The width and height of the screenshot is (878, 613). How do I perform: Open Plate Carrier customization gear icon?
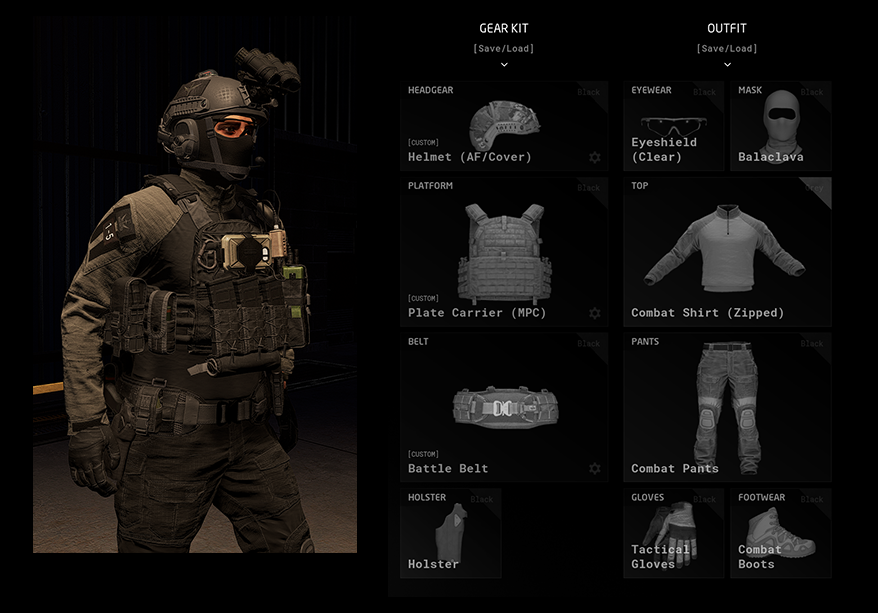595,314
